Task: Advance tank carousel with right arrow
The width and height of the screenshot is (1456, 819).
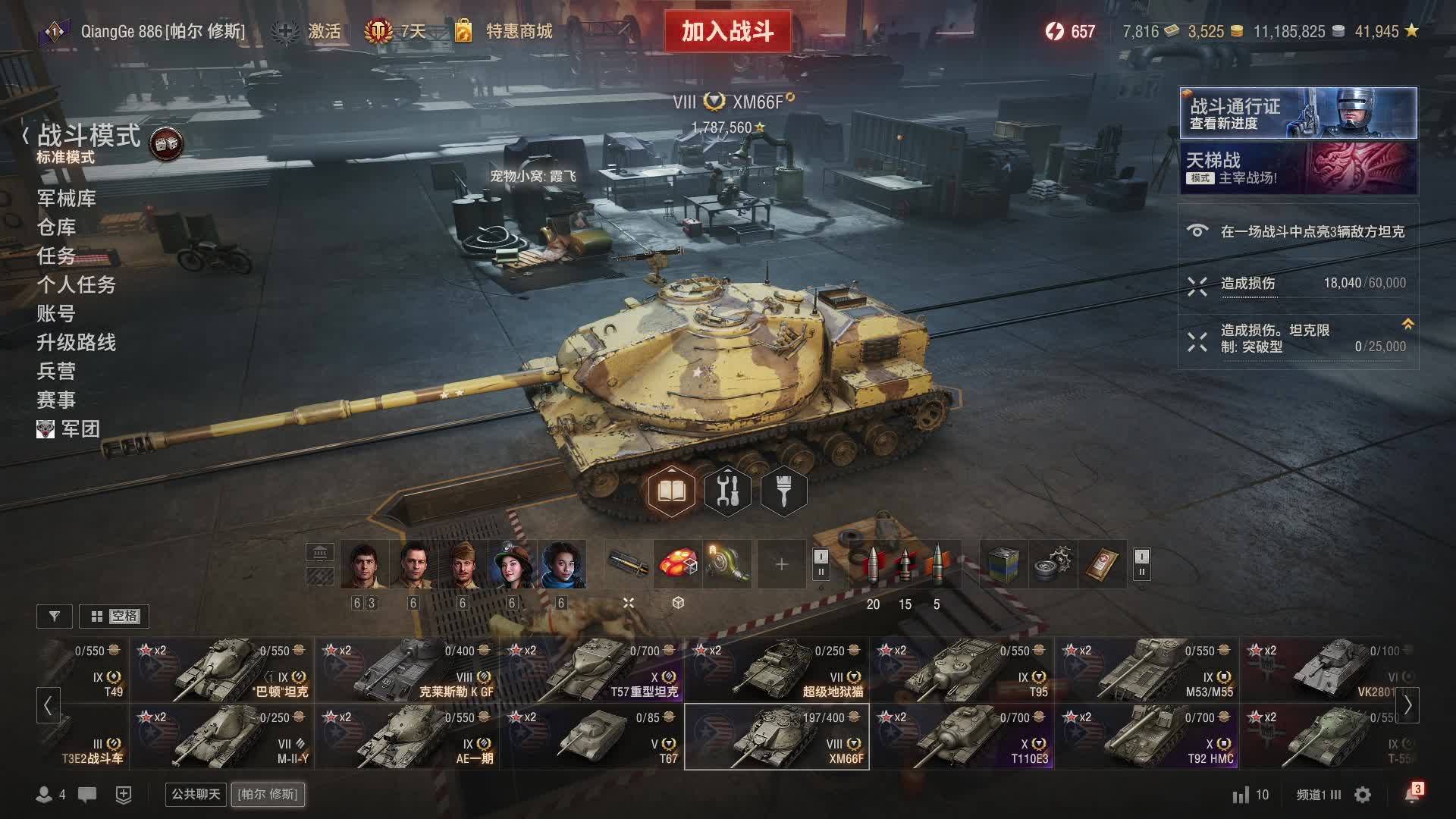Action: (1407, 705)
